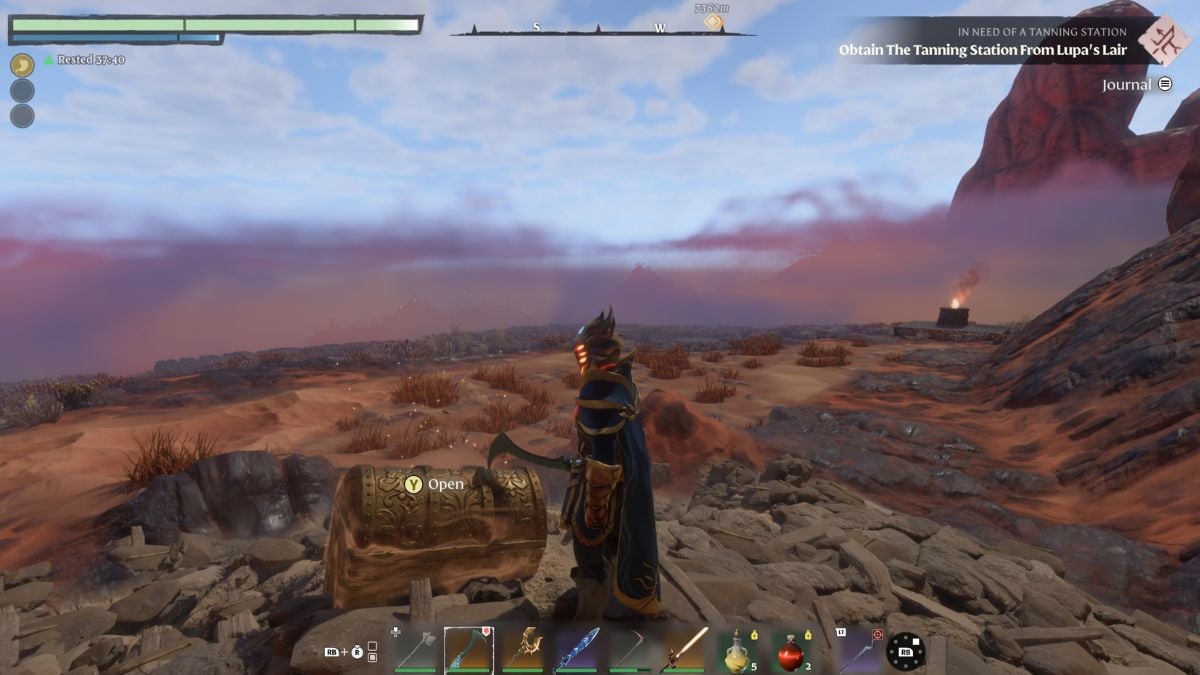Viewport: 1200px width, 675px height.
Task: Equip the glowing orange sword
Action: coord(685,650)
